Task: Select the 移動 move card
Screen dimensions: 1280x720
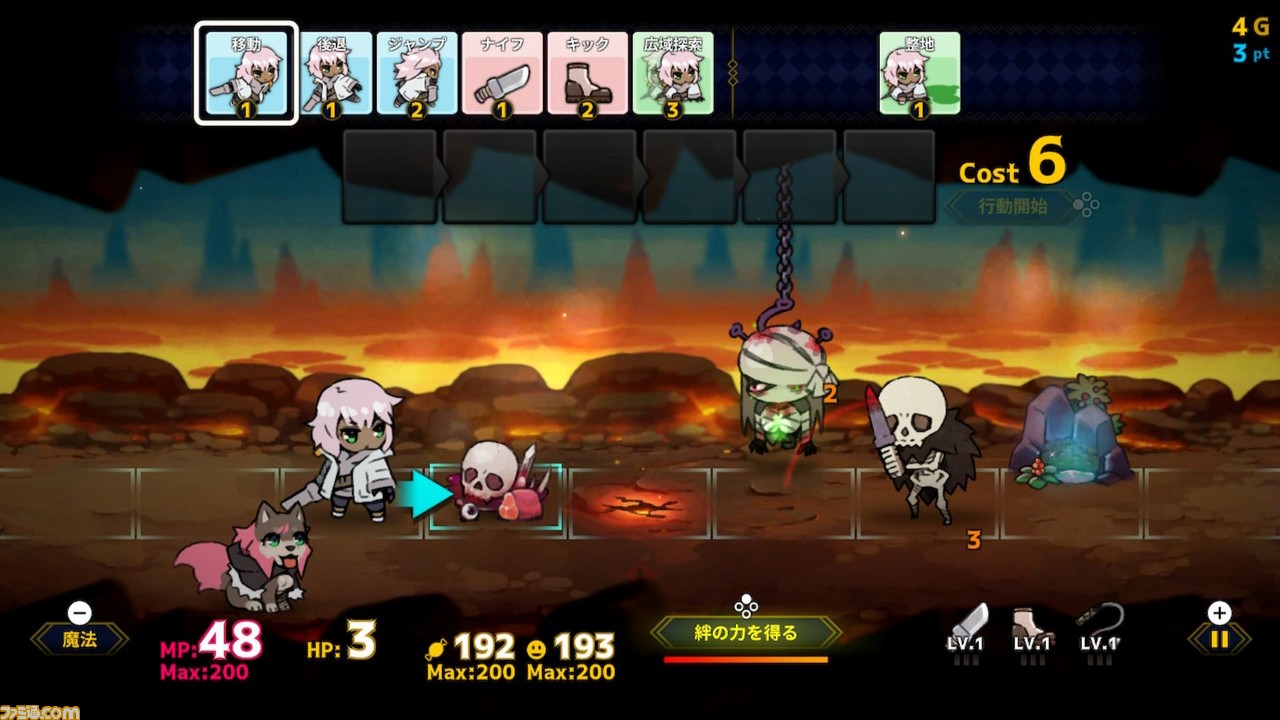Action: click(246, 74)
